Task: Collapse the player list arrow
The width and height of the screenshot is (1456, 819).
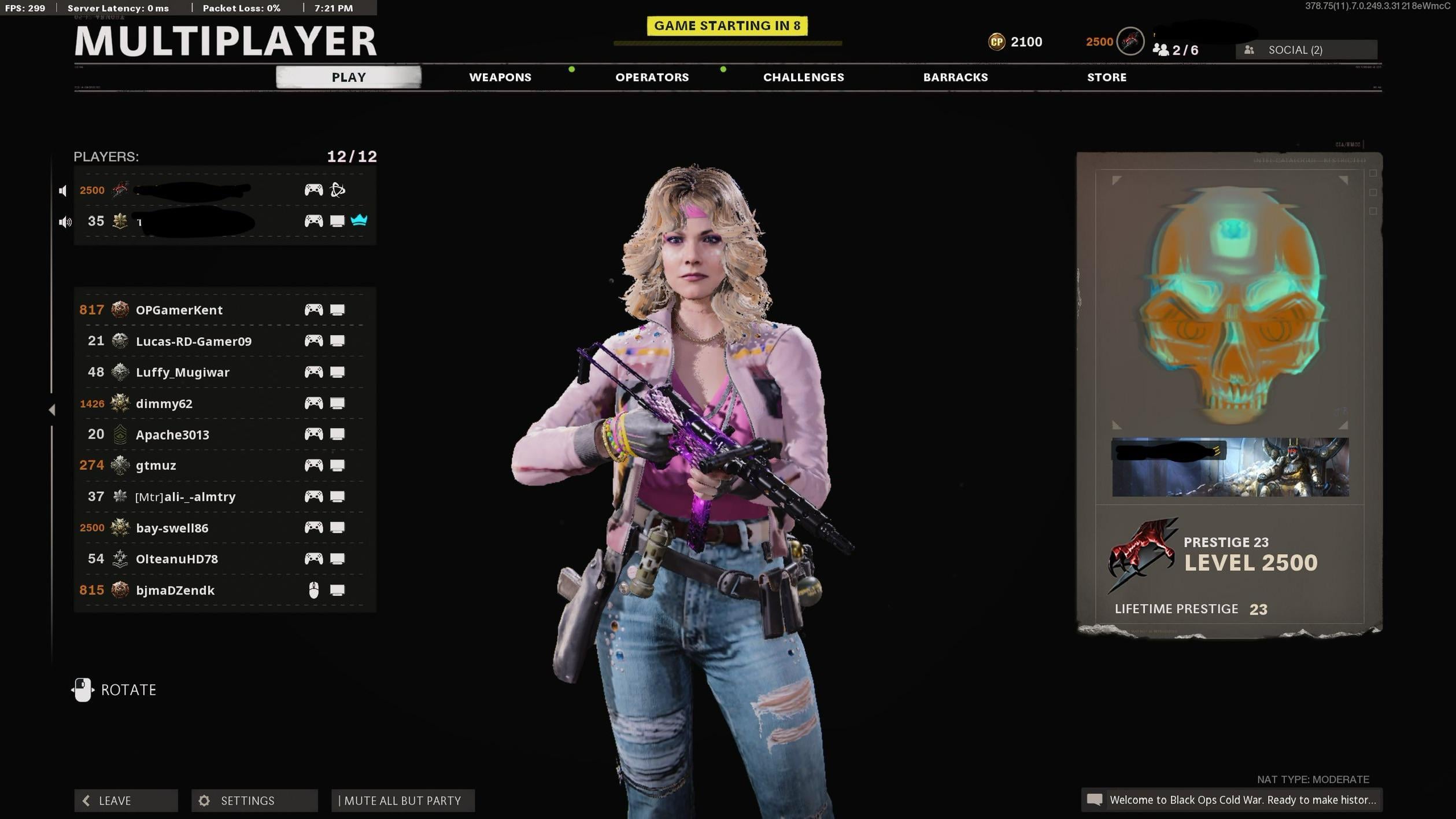Action: point(52,410)
